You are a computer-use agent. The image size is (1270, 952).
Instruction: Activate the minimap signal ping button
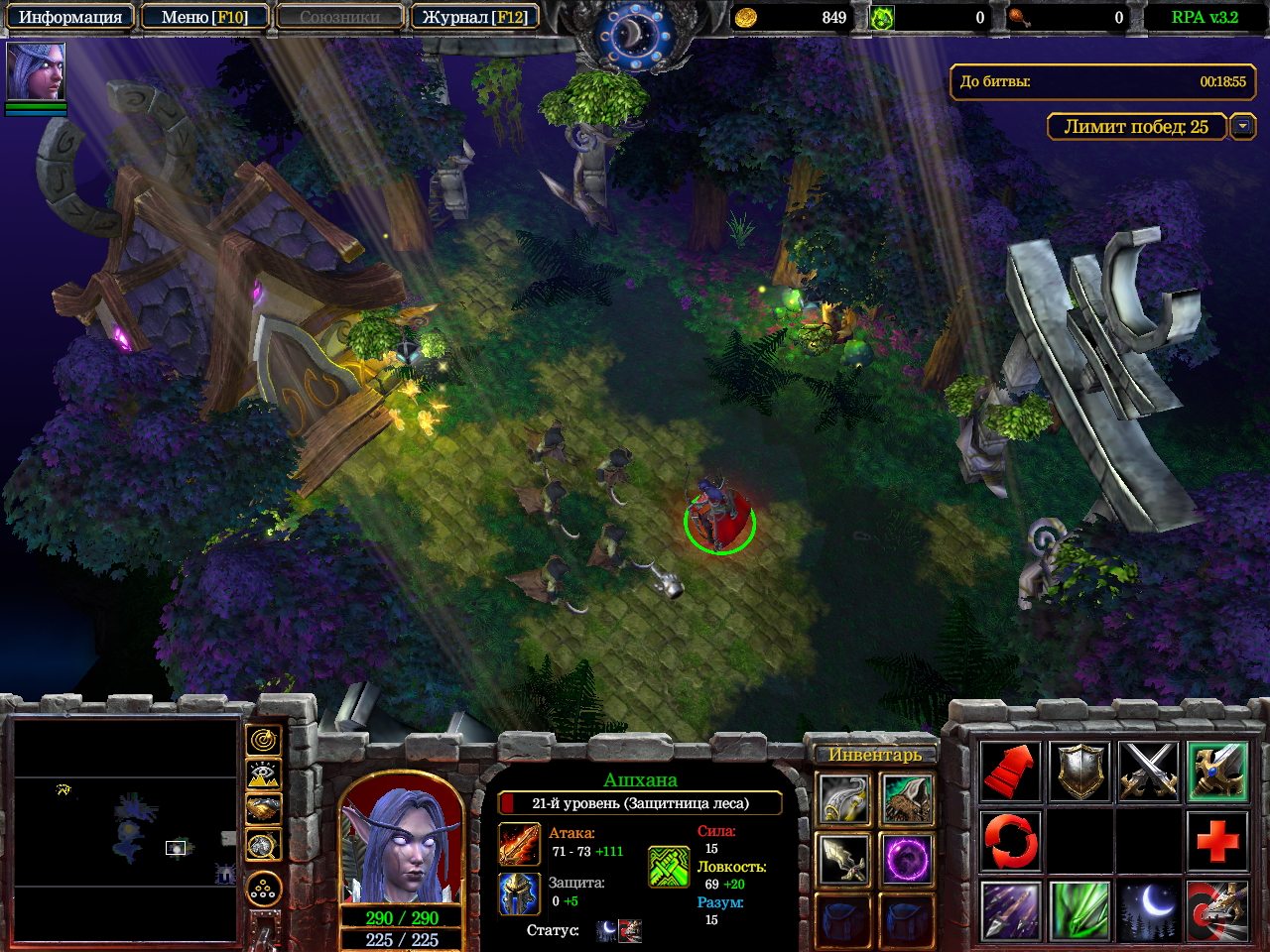click(263, 740)
